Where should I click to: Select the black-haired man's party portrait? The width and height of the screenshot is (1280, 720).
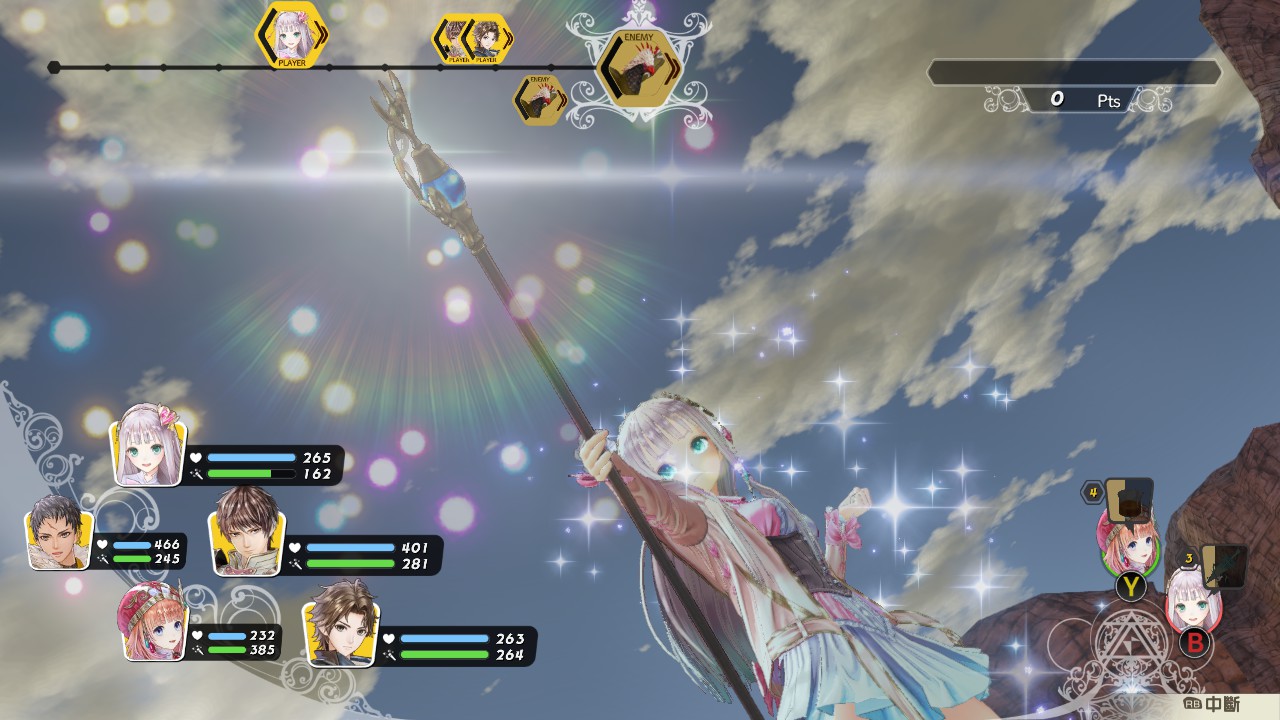[x=60, y=532]
